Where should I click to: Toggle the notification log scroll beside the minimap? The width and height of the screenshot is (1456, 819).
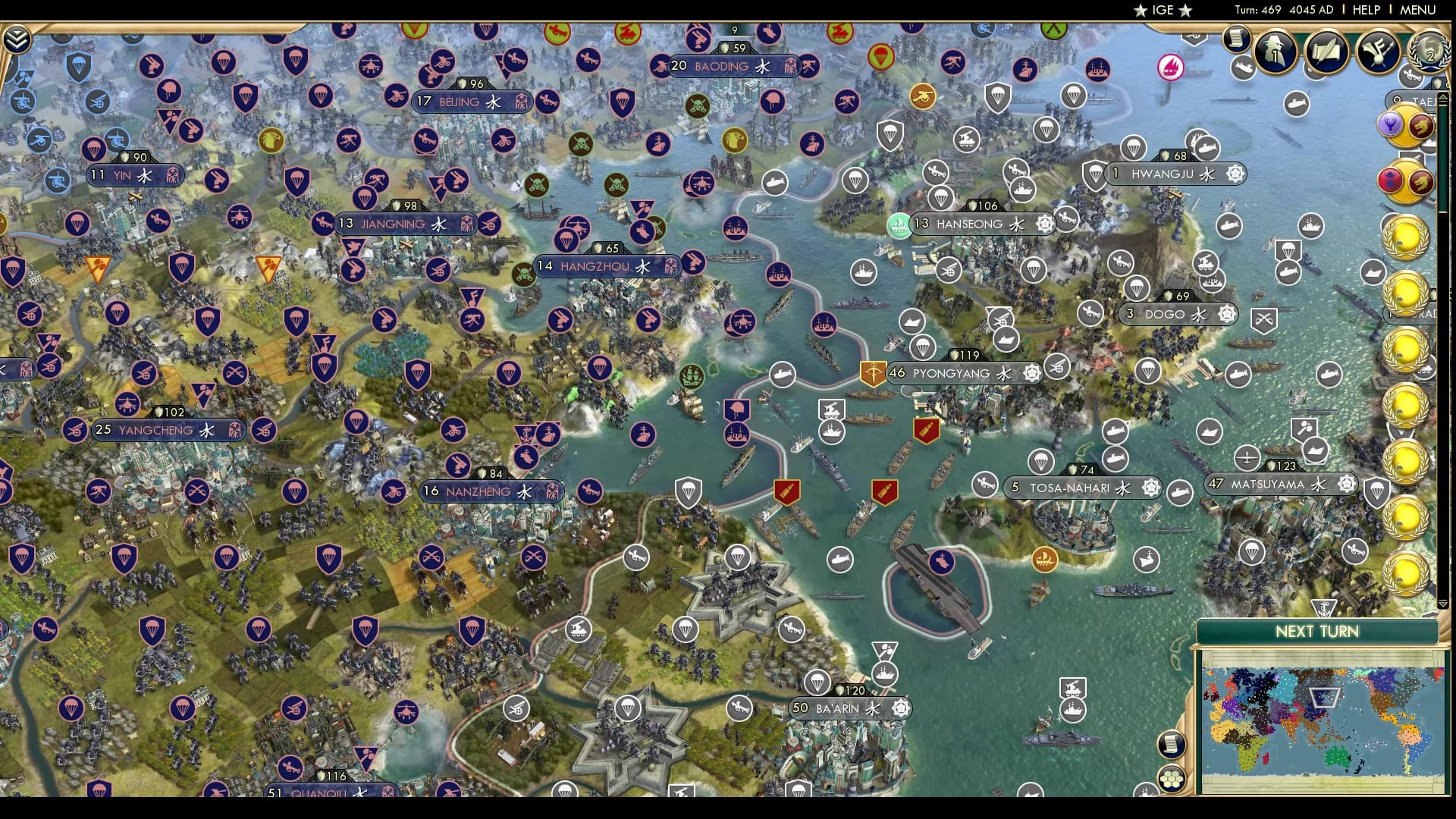pos(1172,745)
